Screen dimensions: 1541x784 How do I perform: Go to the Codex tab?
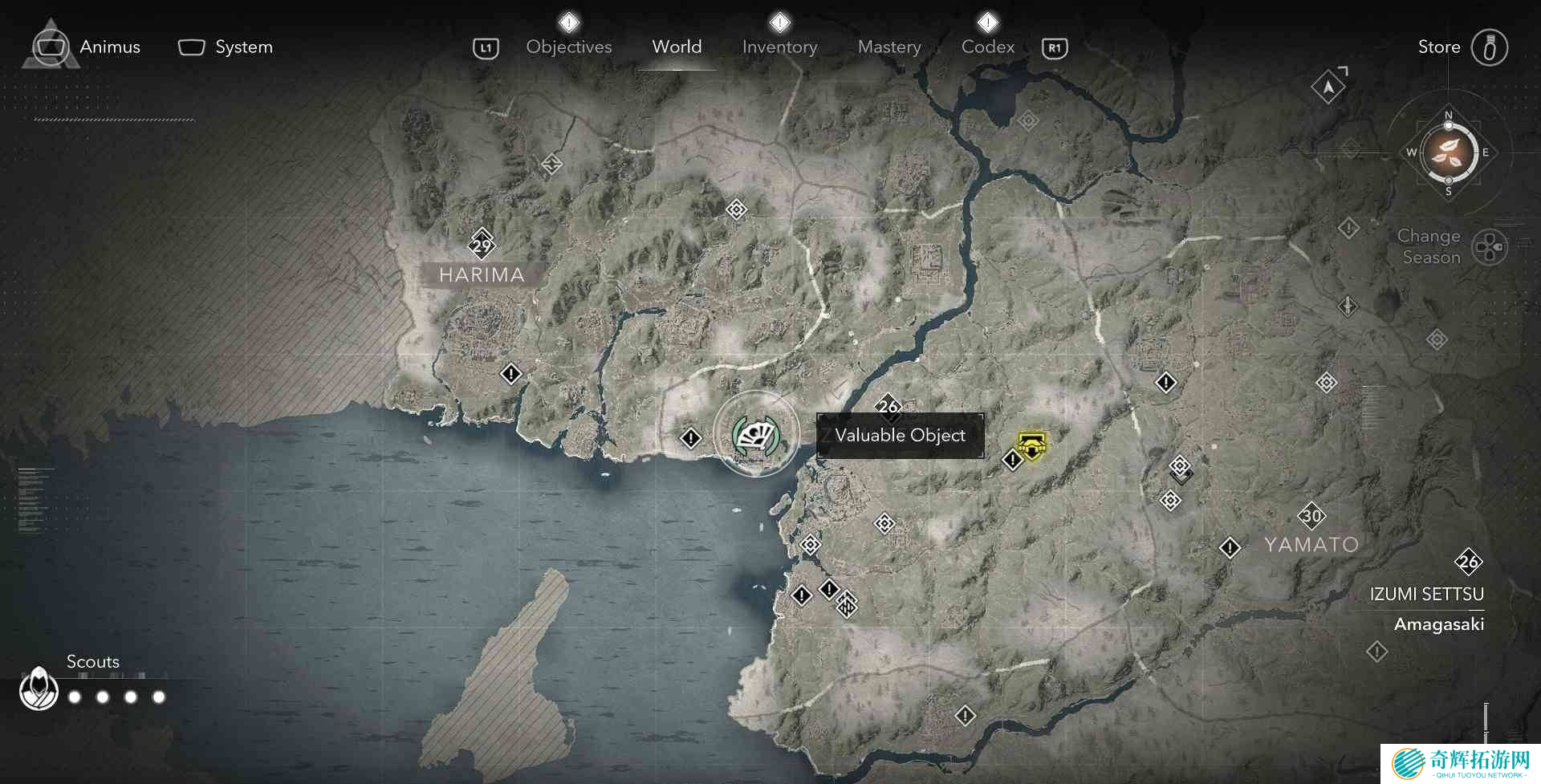(988, 47)
